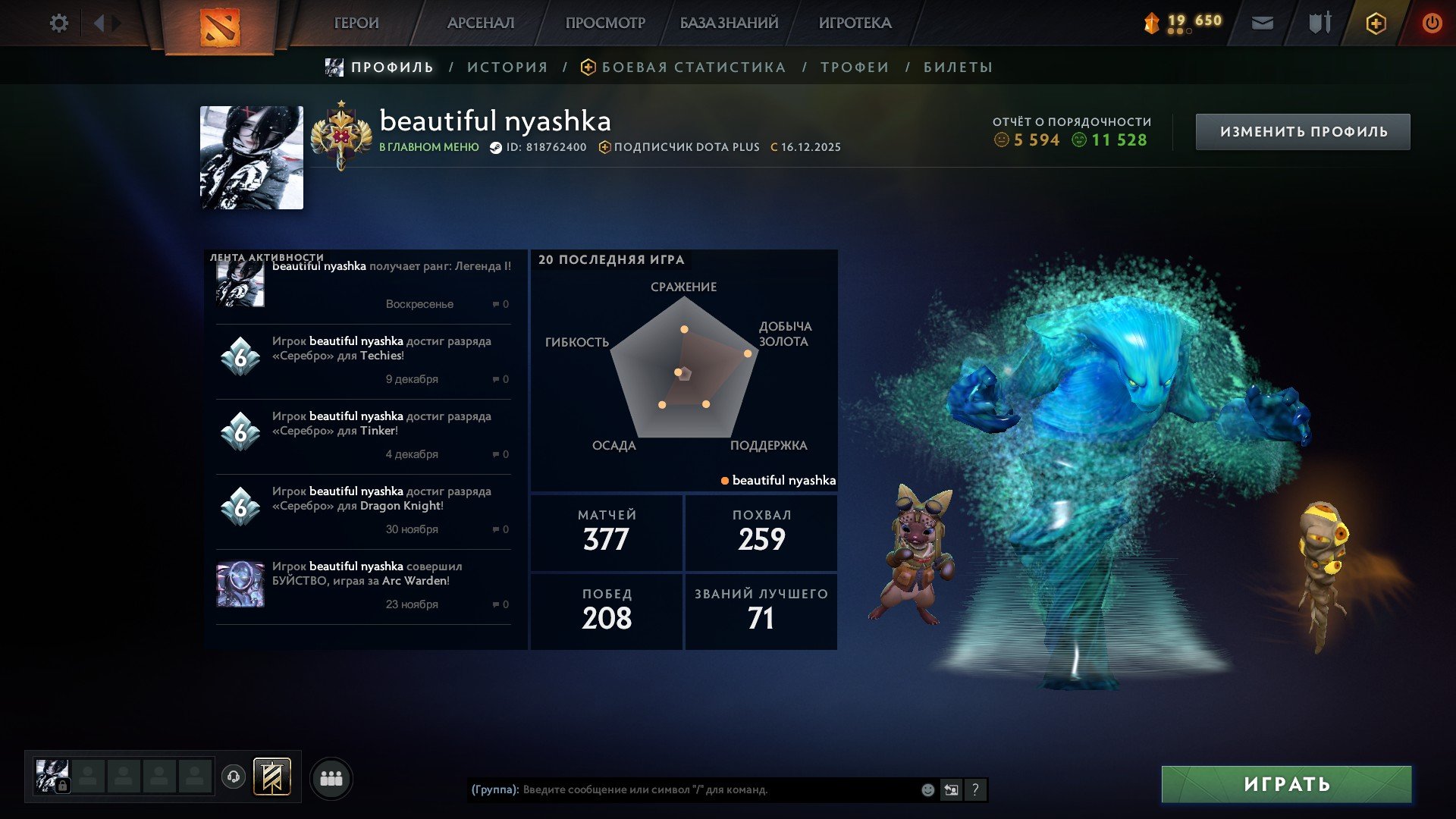Open the notifications envelope icon
1456x819 pixels.
click(x=1262, y=23)
